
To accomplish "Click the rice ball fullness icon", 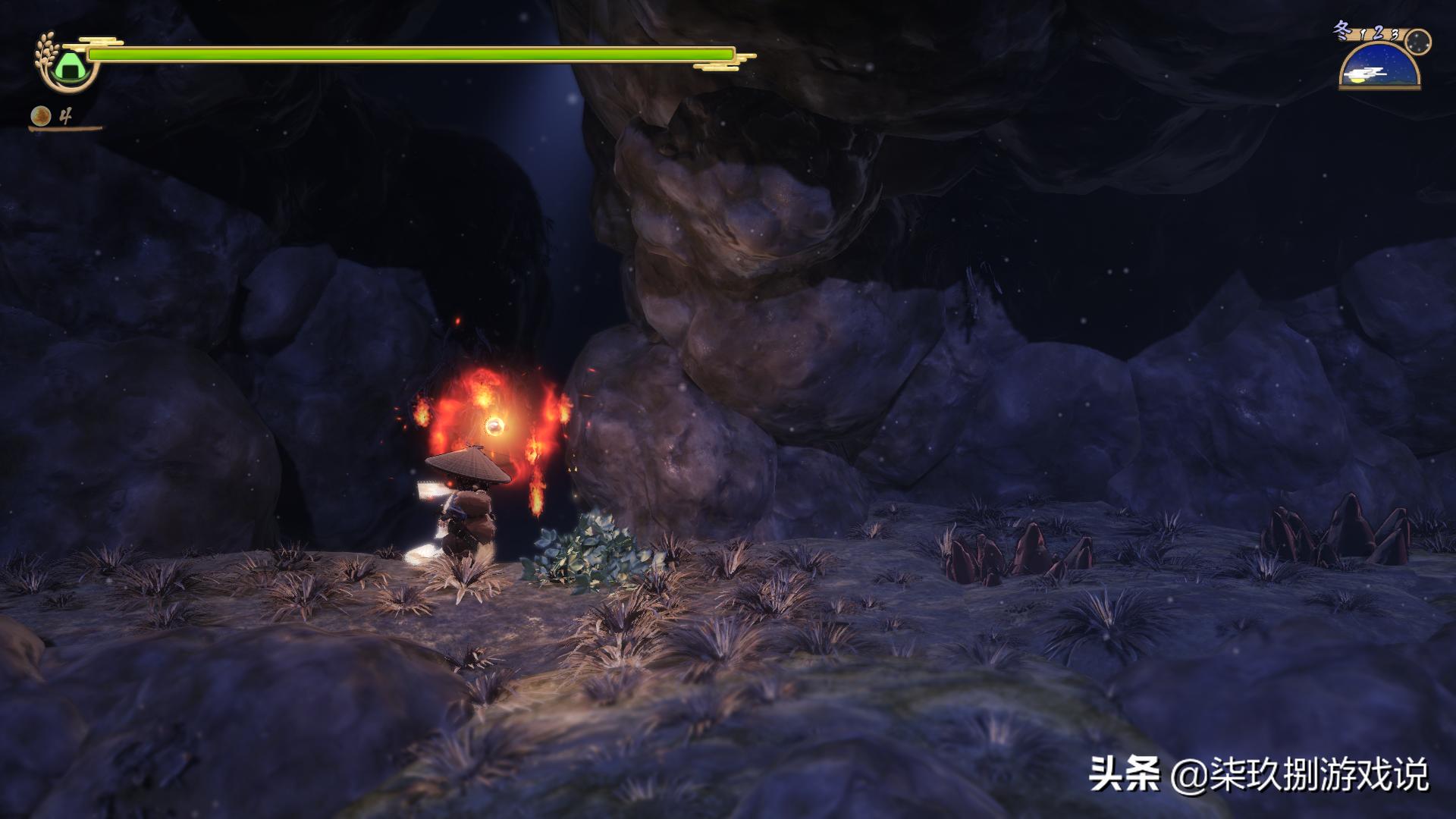I will [x=68, y=67].
